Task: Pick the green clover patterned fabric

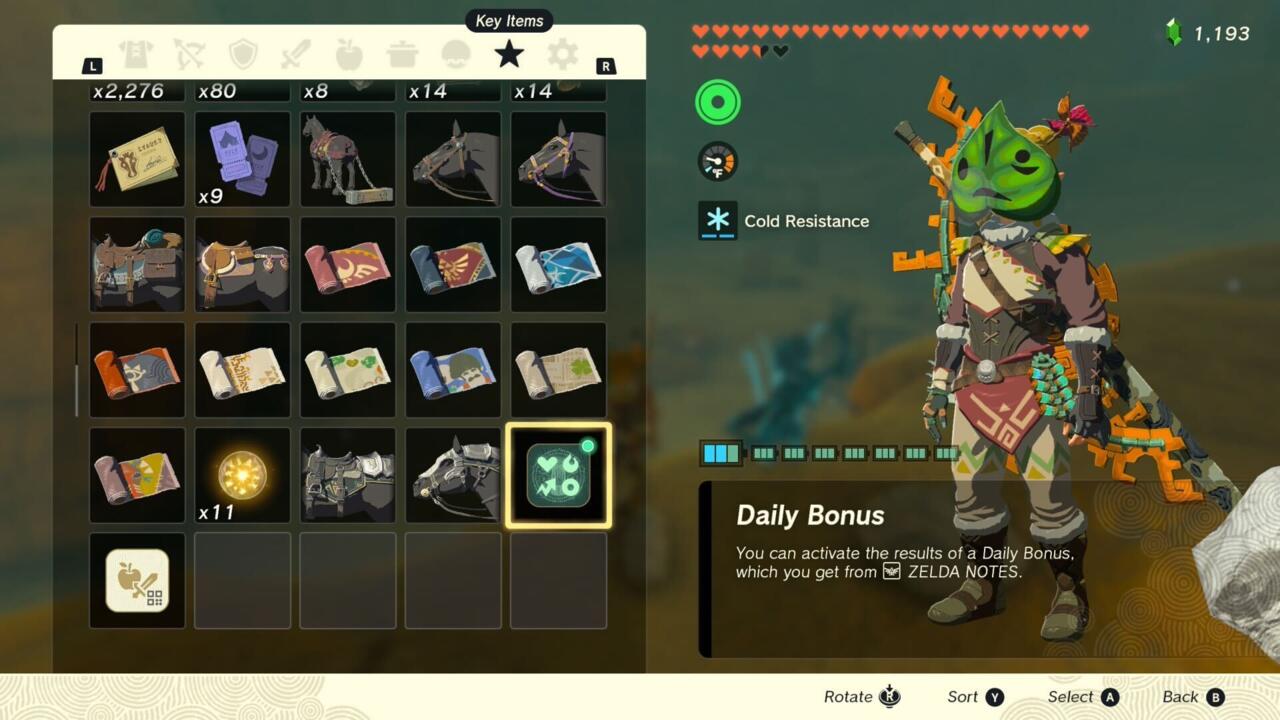Action: tap(558, 370)
